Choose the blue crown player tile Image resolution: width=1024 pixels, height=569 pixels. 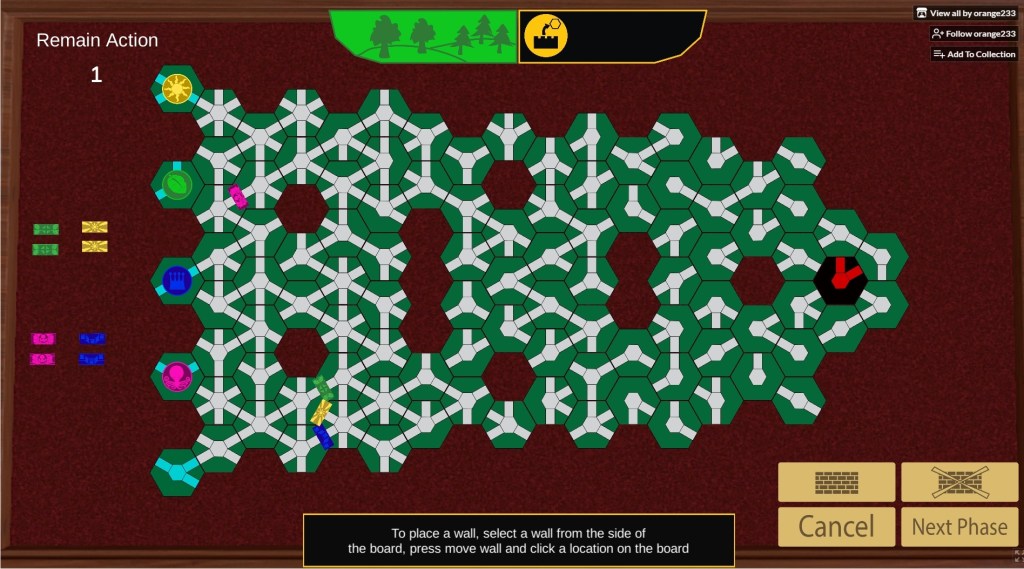click(177, 280)
